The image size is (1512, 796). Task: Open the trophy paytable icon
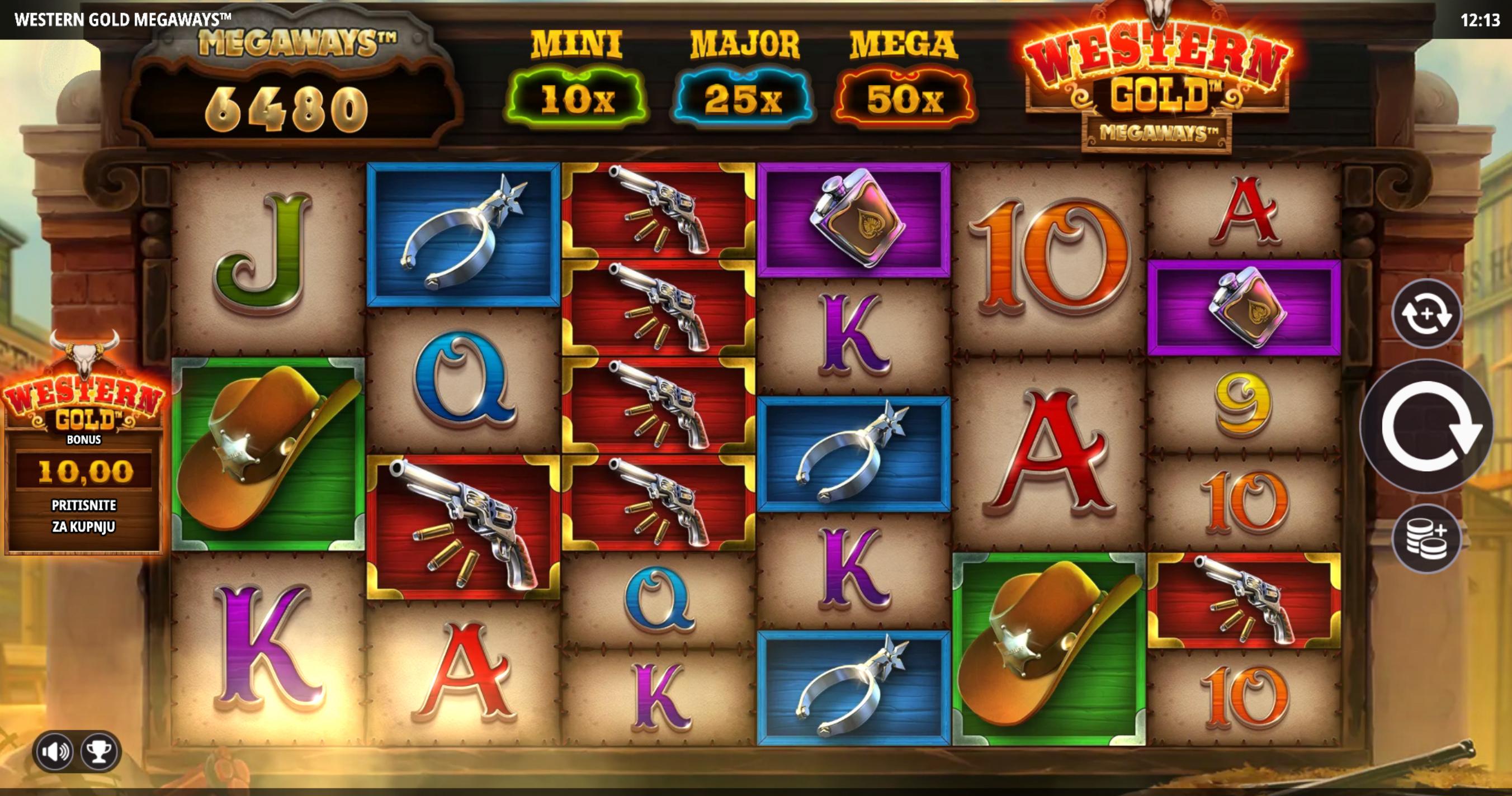(98, 751)
